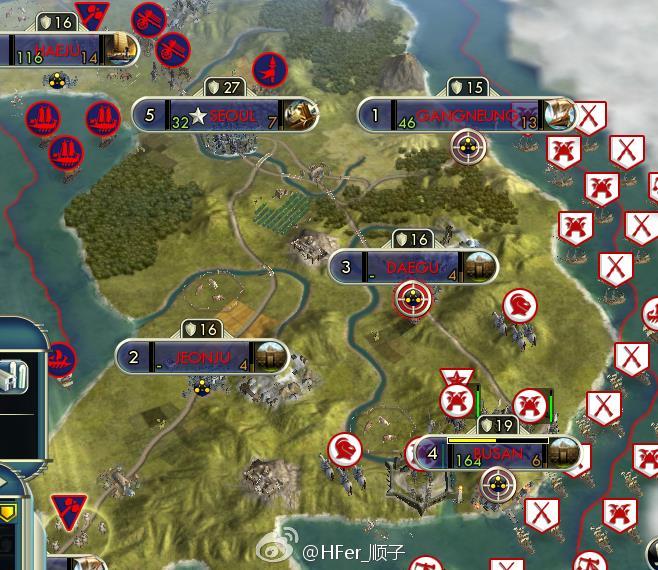The height and width of the screenshot is (570, 658).
Task: Click Jeonju's building production icon
Action: 272,357
